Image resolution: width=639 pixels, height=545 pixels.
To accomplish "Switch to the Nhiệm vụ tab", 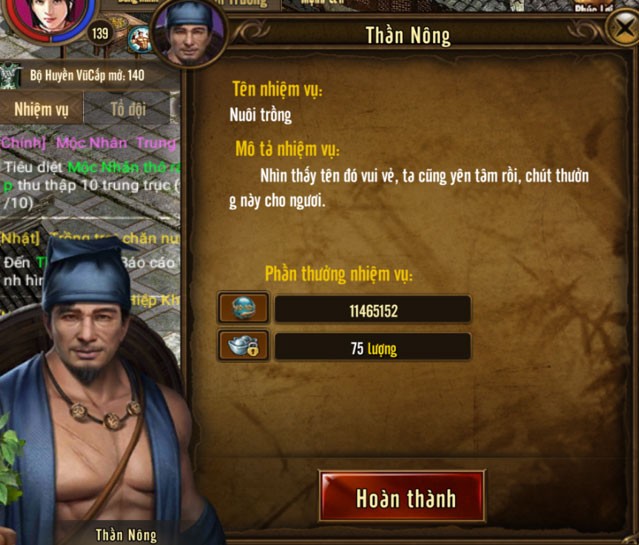I will [41, 108].
